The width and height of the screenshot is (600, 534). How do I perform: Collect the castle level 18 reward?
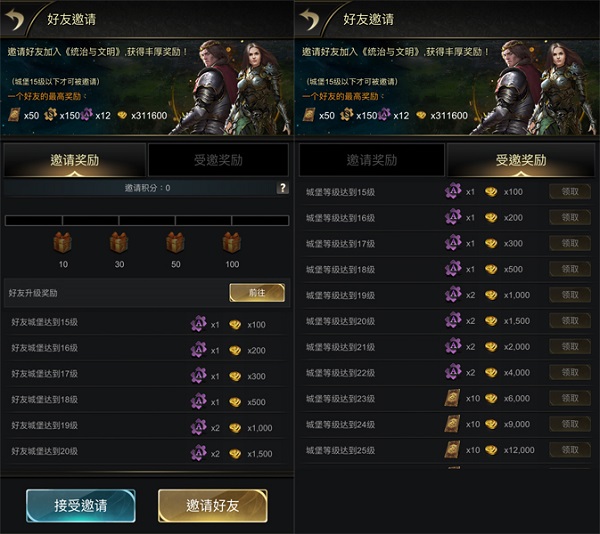570,269
